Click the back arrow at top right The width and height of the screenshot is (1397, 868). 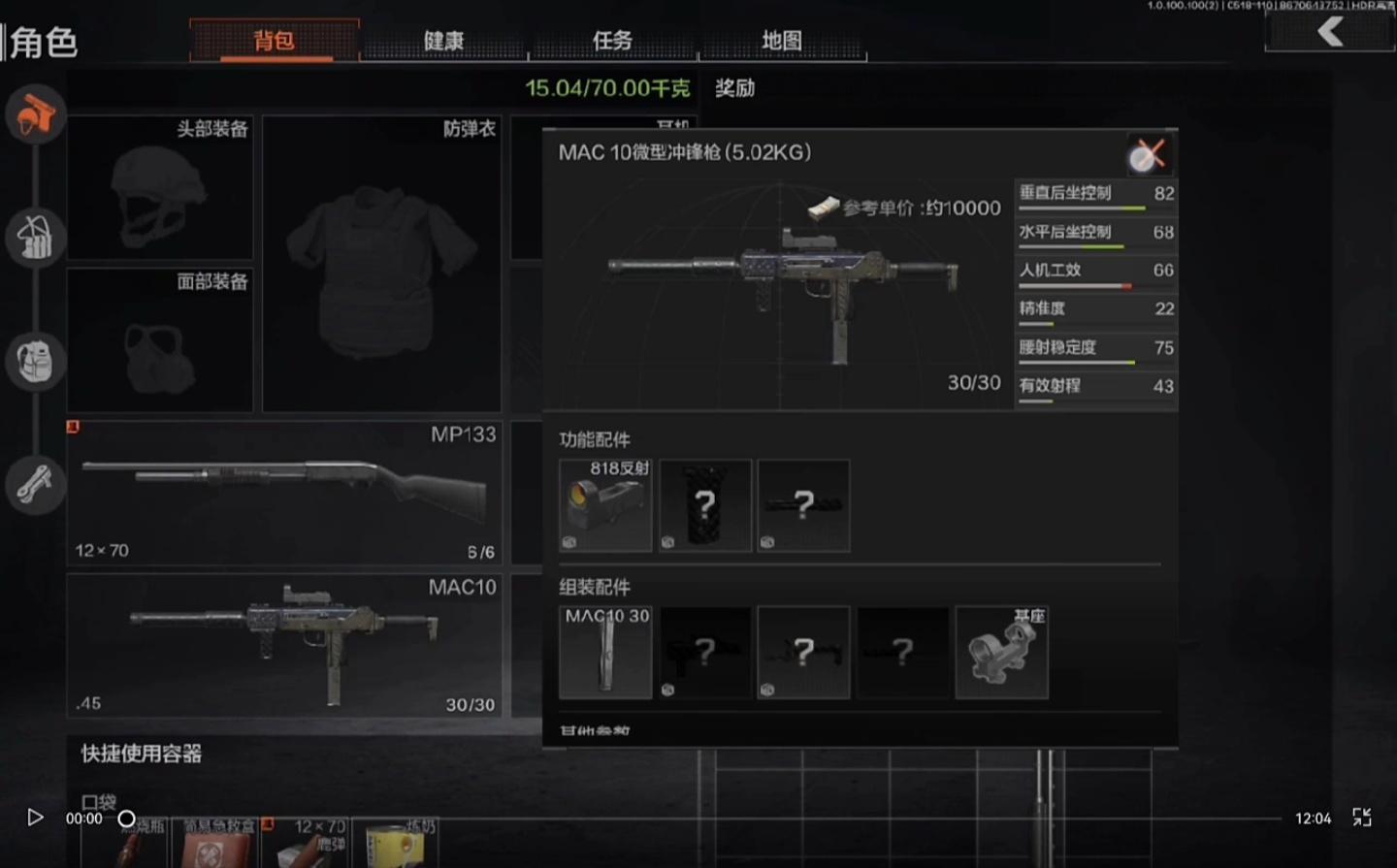tap(1329, 29)
